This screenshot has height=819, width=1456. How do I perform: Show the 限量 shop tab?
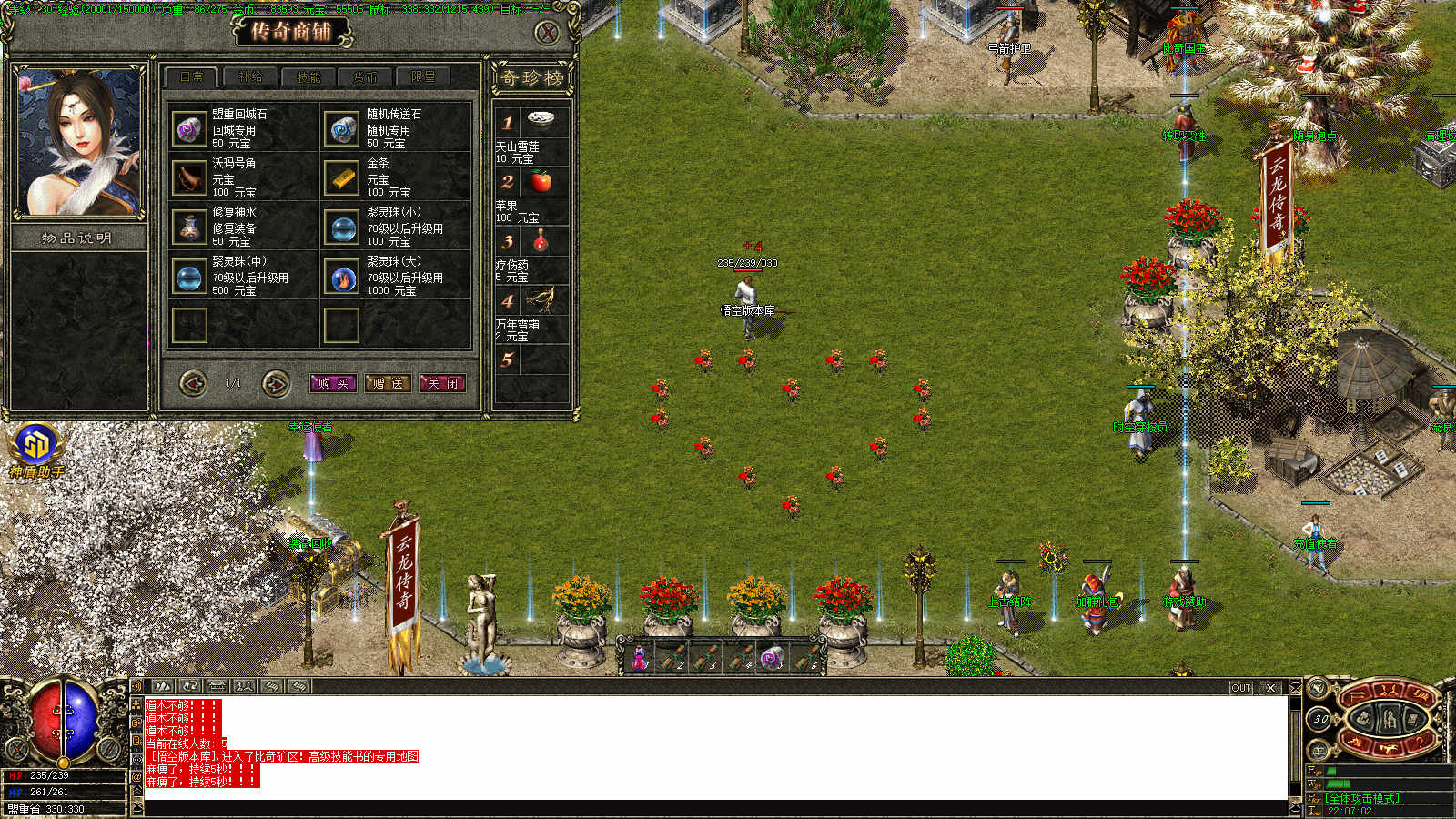(x=423, y=77)
